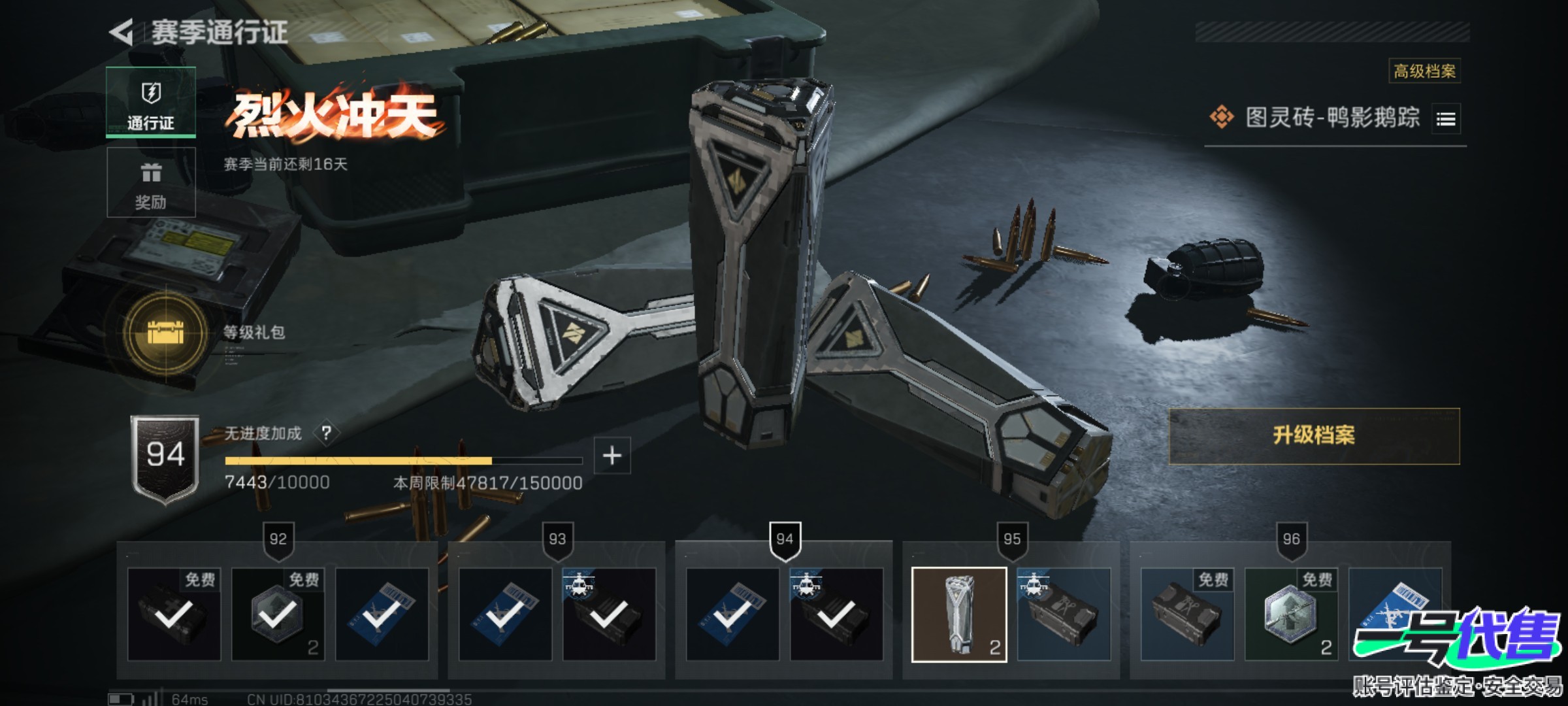Click the plus button beside progress bar
This screenshot has height=706, width=1568.
(x=612, y=456)
